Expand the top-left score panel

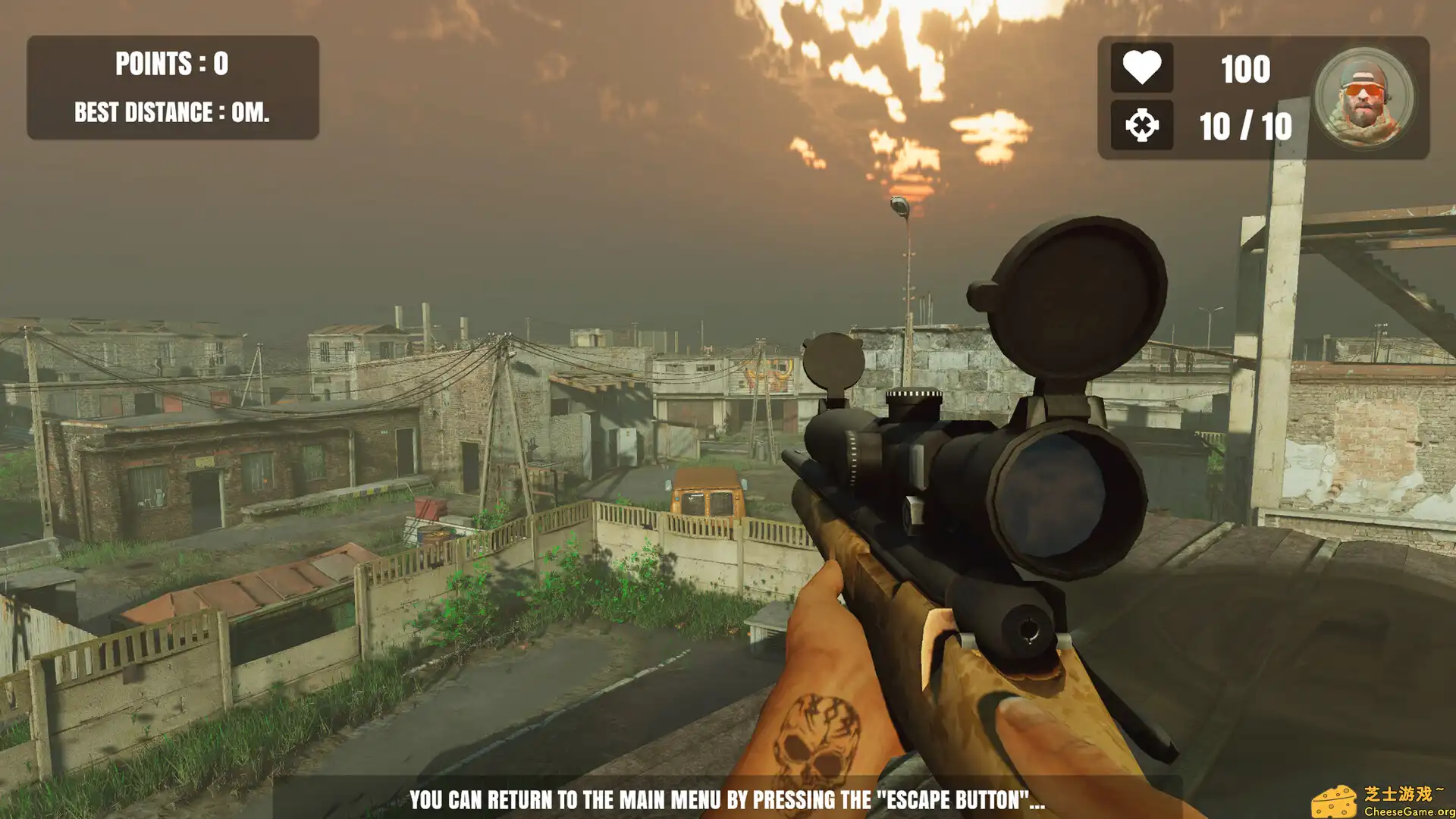tap(173, 87)
